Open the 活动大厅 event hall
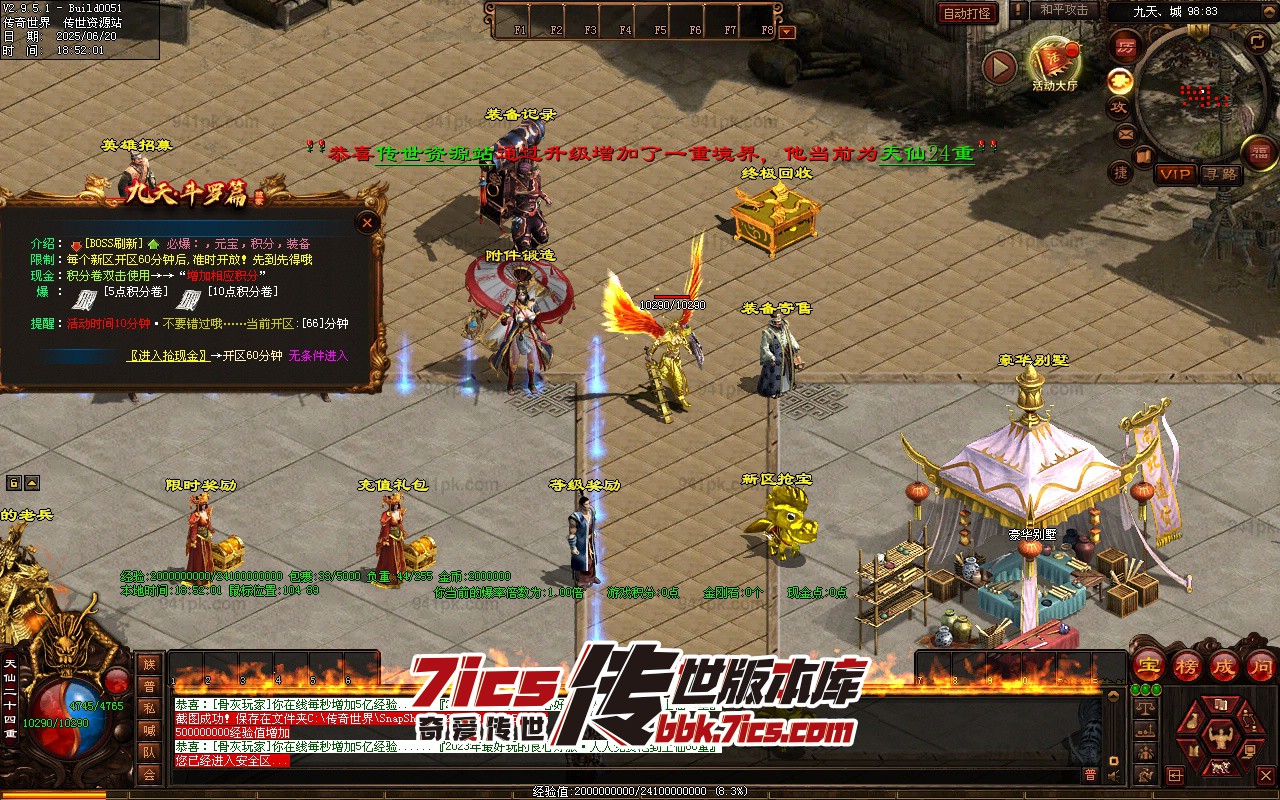 click(x=1054, y=64)
